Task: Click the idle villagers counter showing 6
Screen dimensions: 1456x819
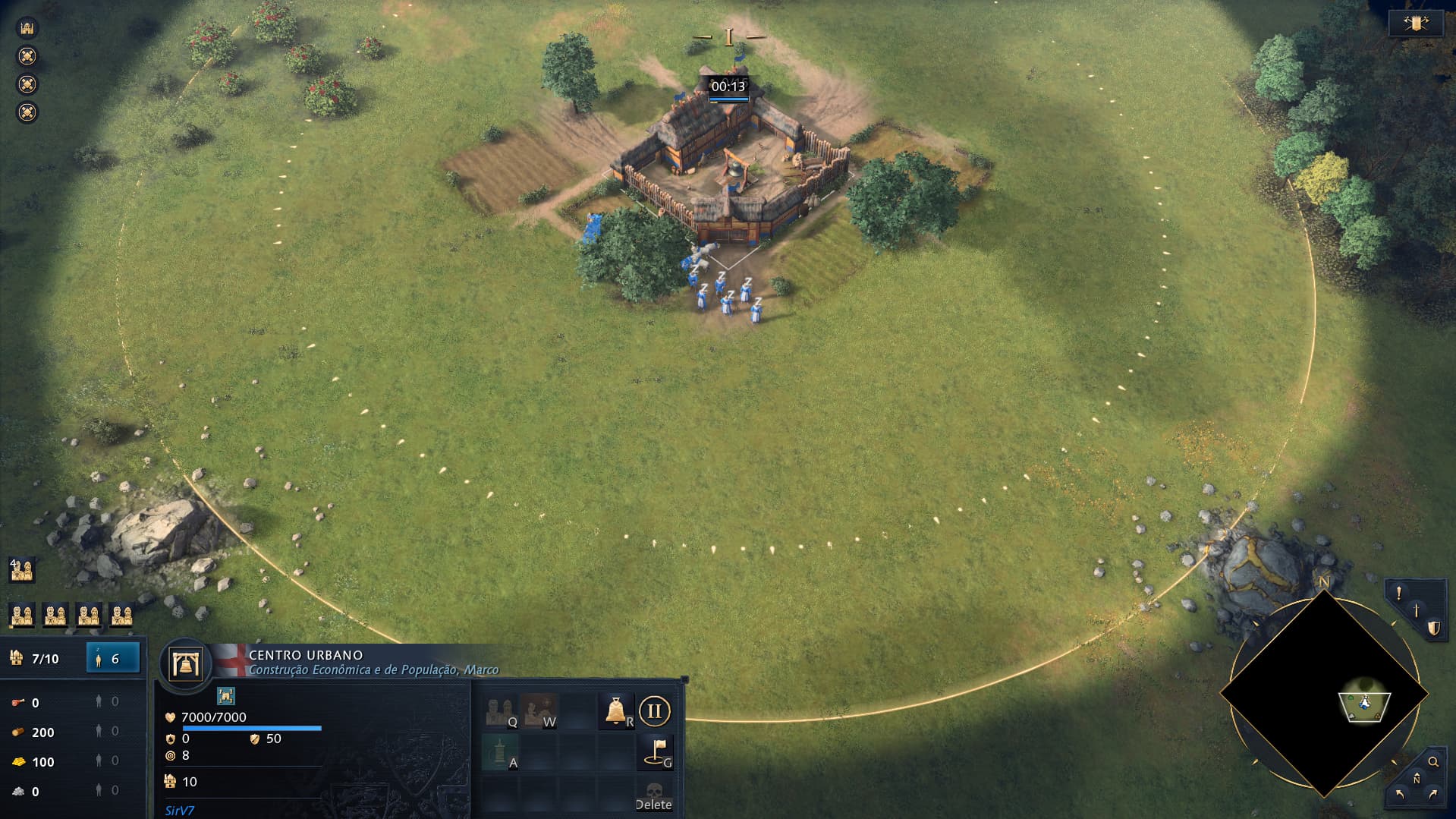Action: (113, 658)
